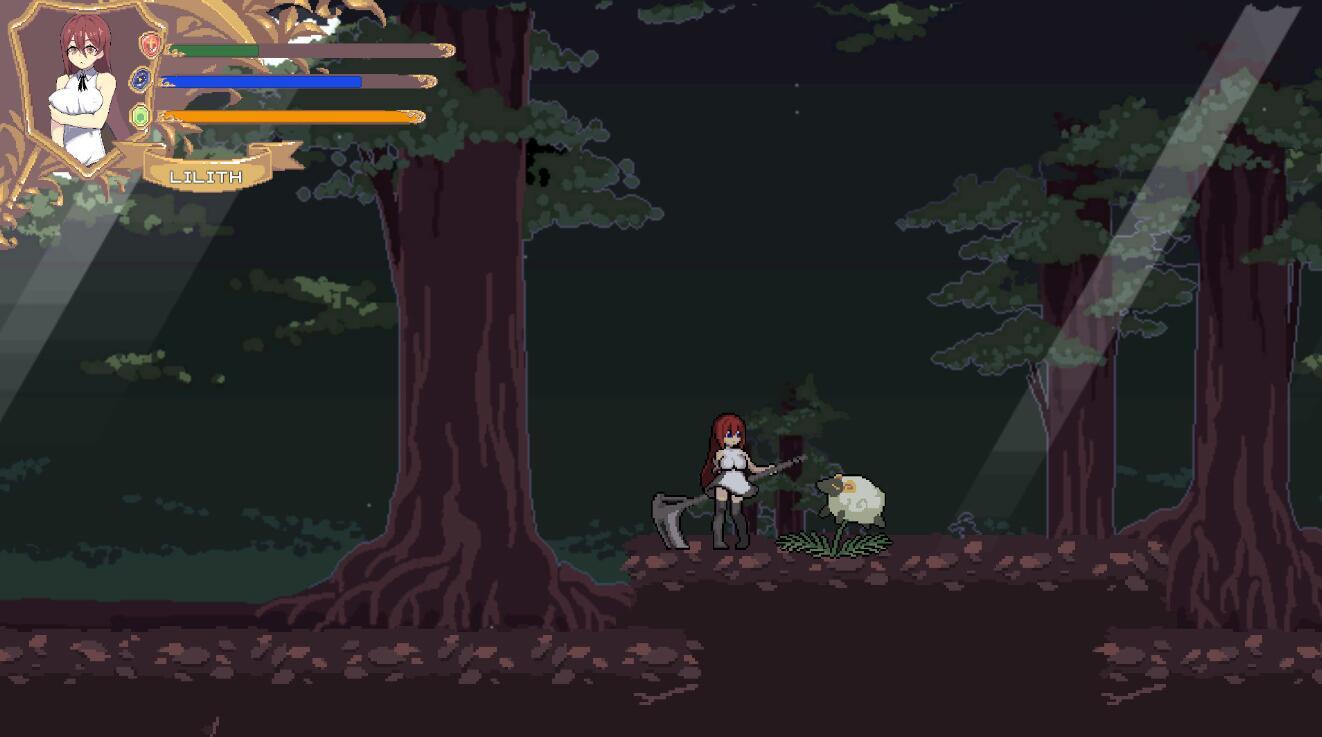Viewport: 1322px width, 737px height.
Task: Click the golden ornate portrait frame
Action: pos(30,90)
